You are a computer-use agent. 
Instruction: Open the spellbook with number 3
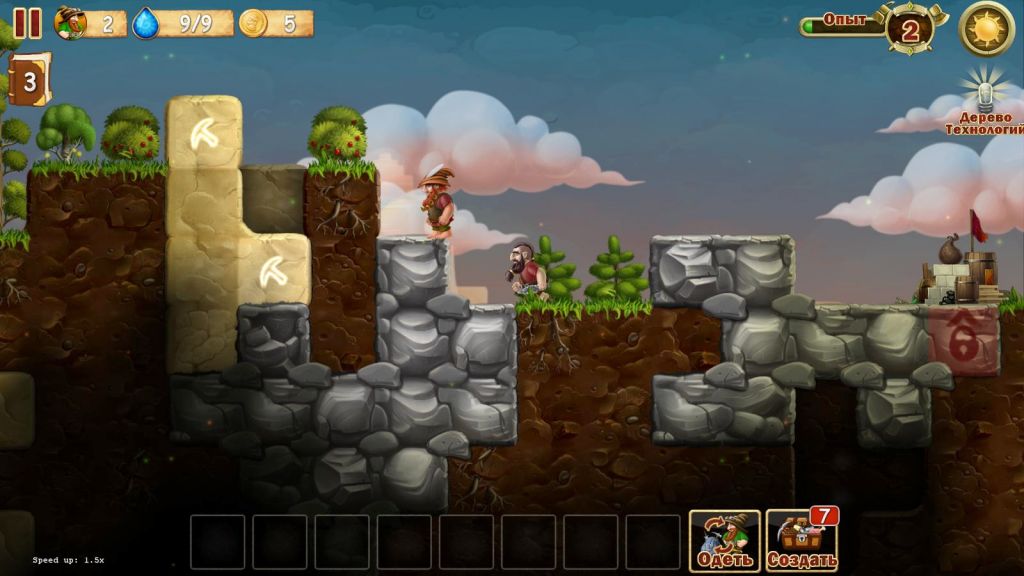pyautogui.click(x=29, y=81)
